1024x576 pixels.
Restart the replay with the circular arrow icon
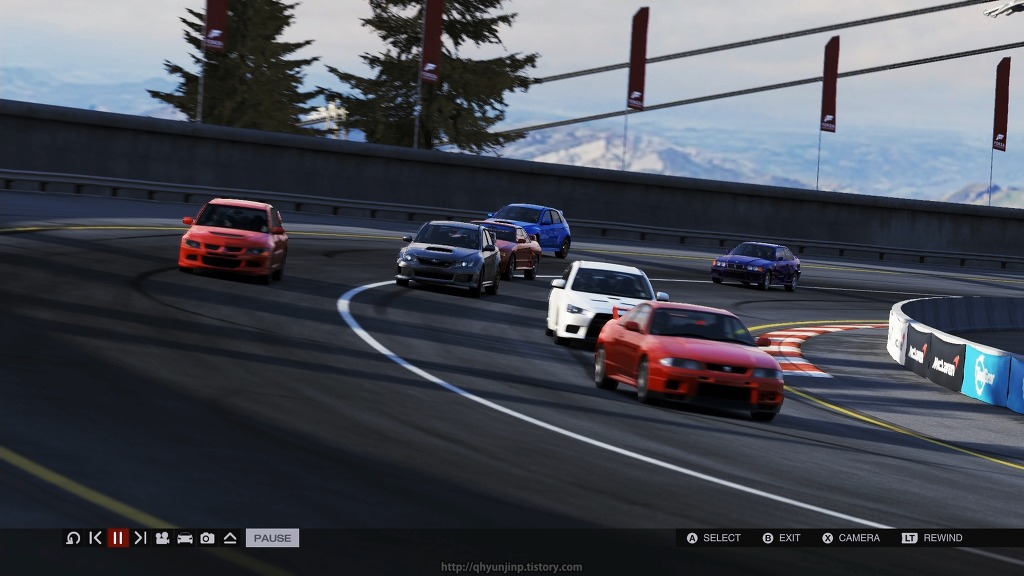point(73,538)
